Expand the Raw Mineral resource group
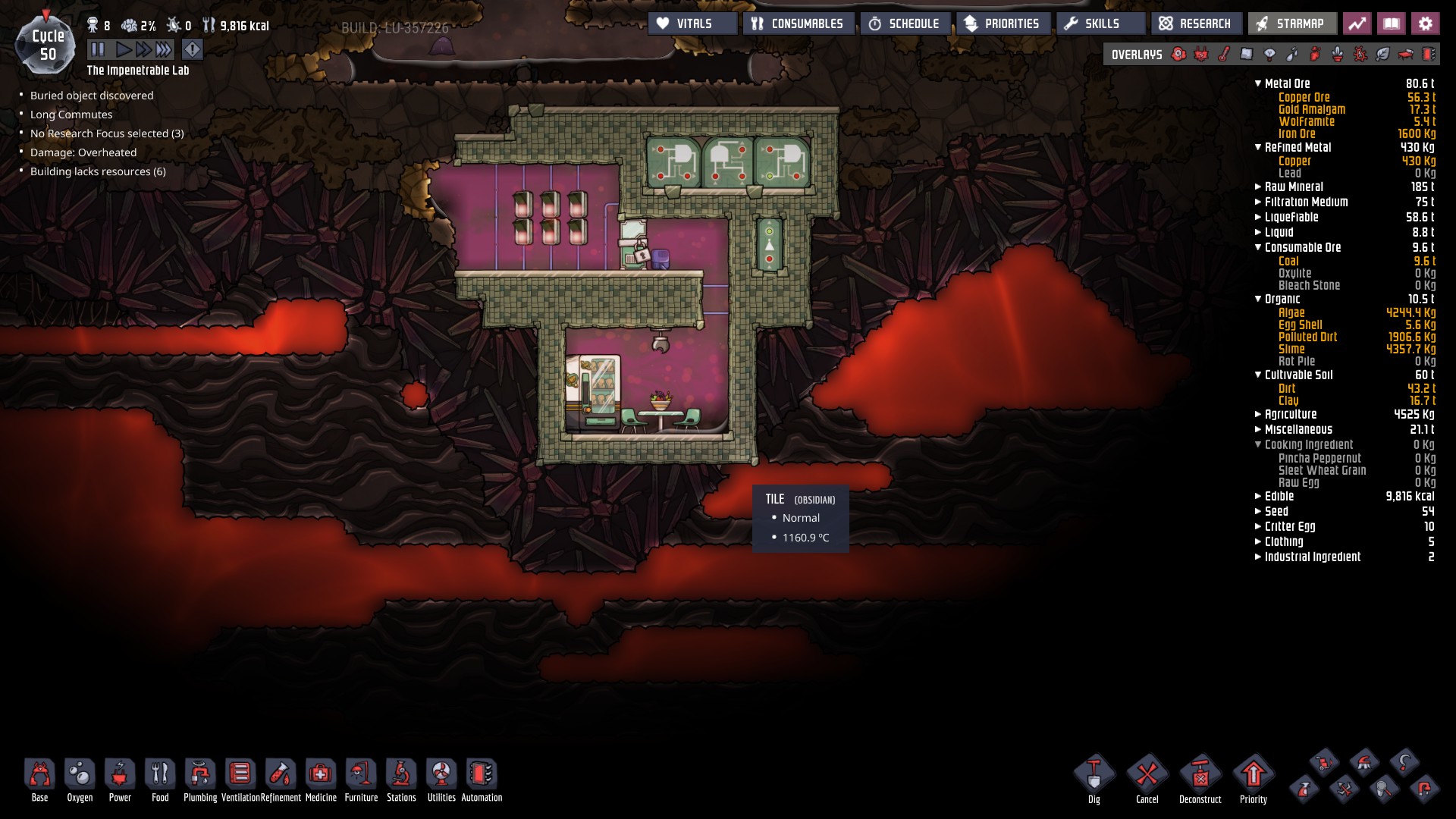The width and height of the screenshot is (1456, 819). click(x=1257, y=187)
